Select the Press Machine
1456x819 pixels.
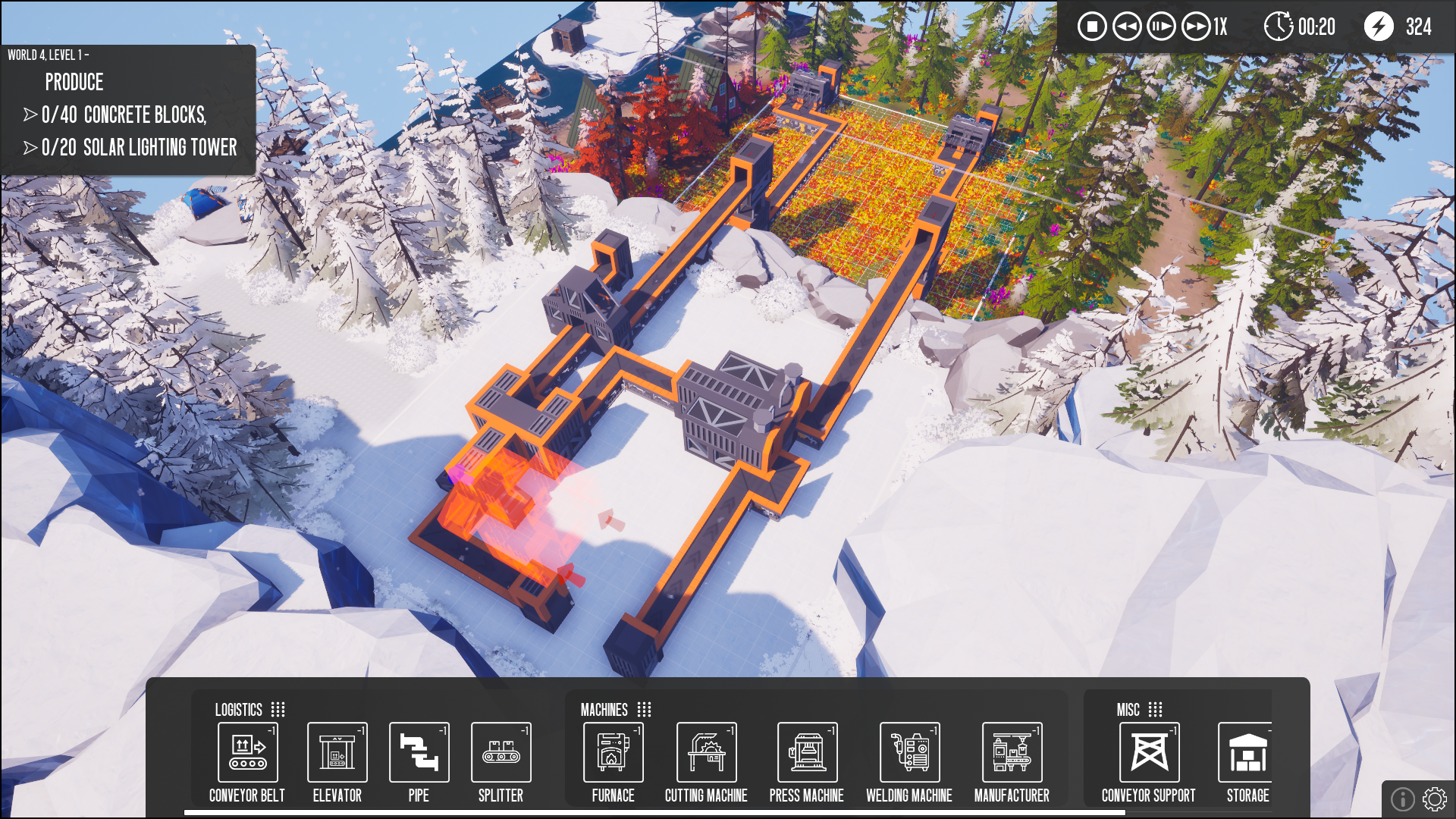[x=807, y=753]
